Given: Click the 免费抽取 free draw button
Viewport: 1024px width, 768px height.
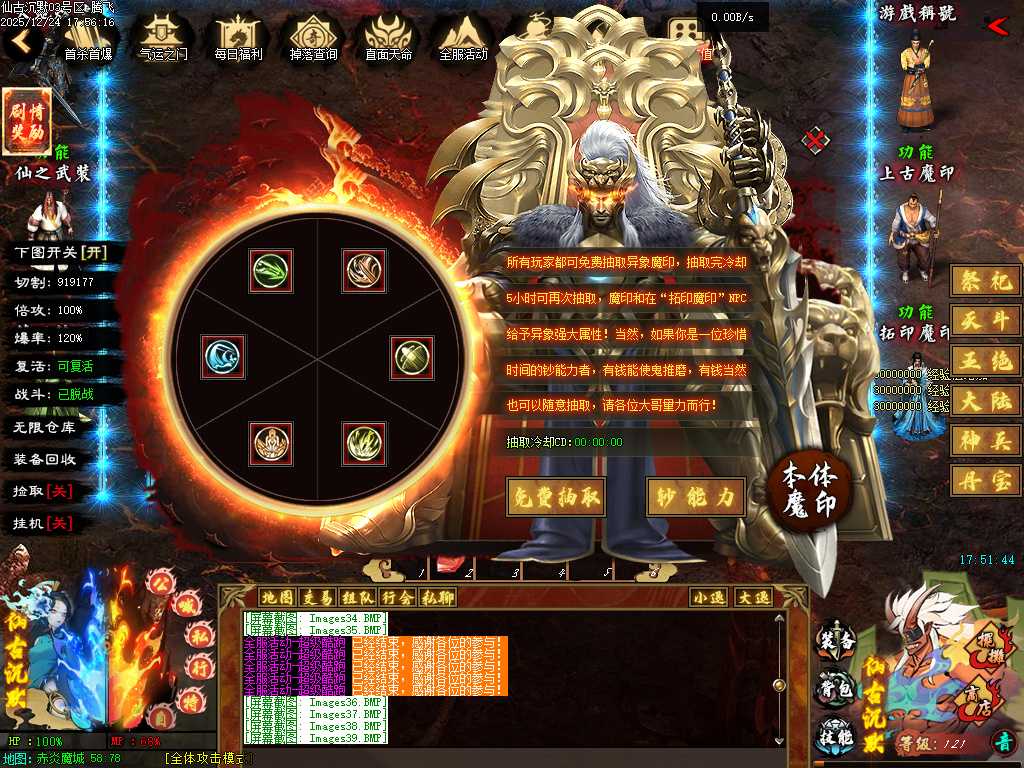Looking at the screenshot, I should click(556, 496).
